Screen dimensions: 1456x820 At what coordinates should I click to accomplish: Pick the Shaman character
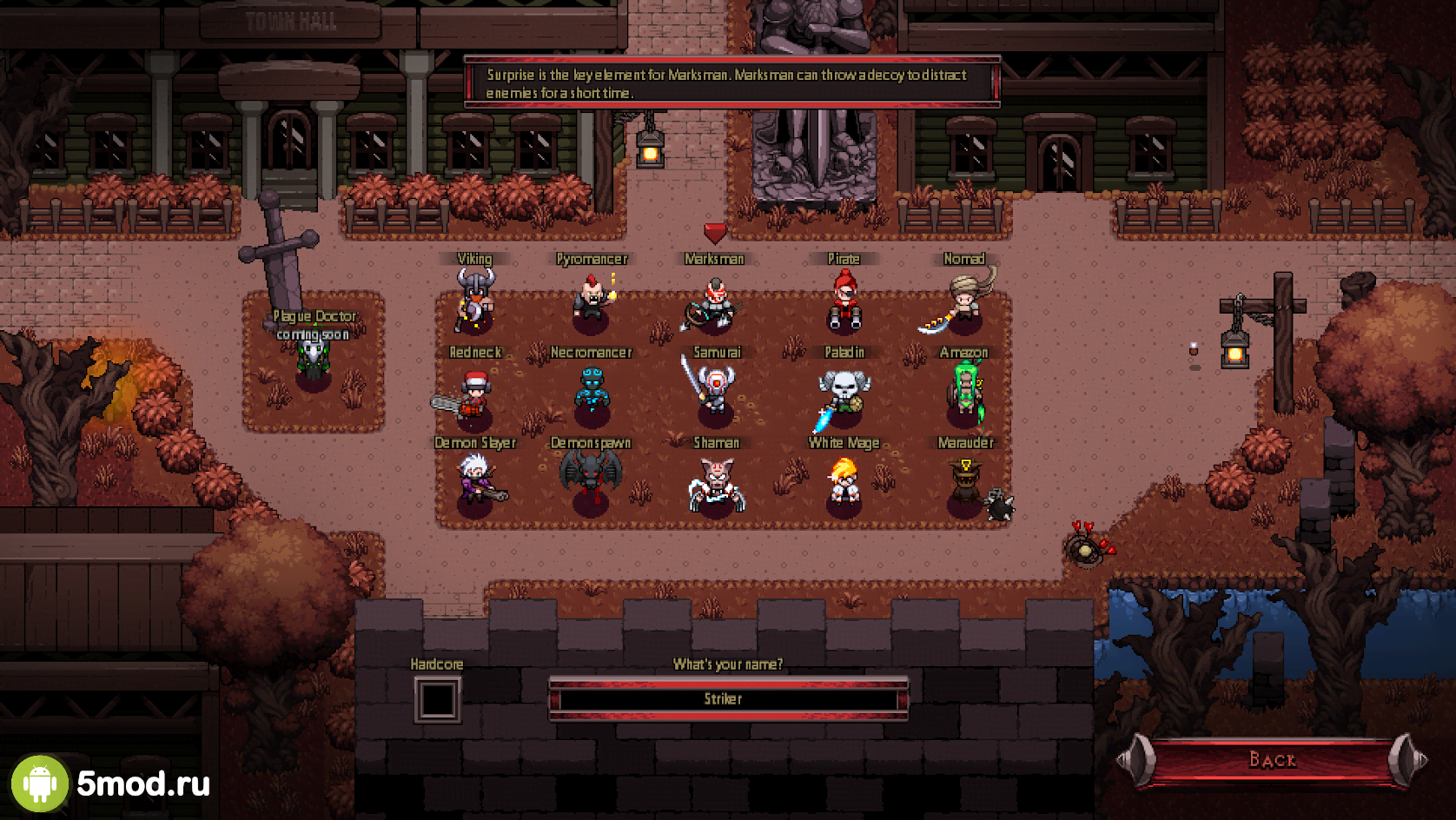(x=716, y=485)
